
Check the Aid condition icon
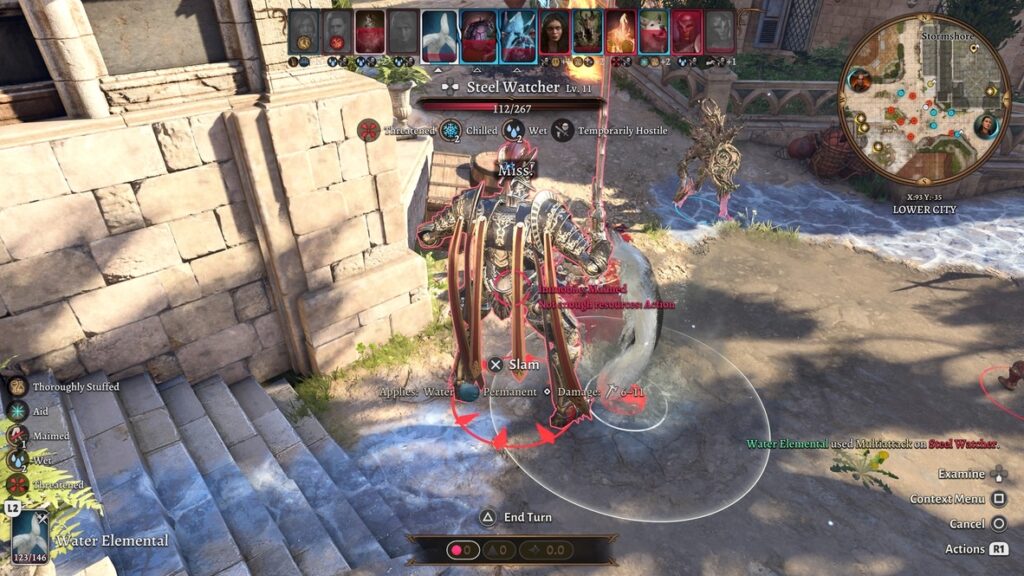(18, 410)
